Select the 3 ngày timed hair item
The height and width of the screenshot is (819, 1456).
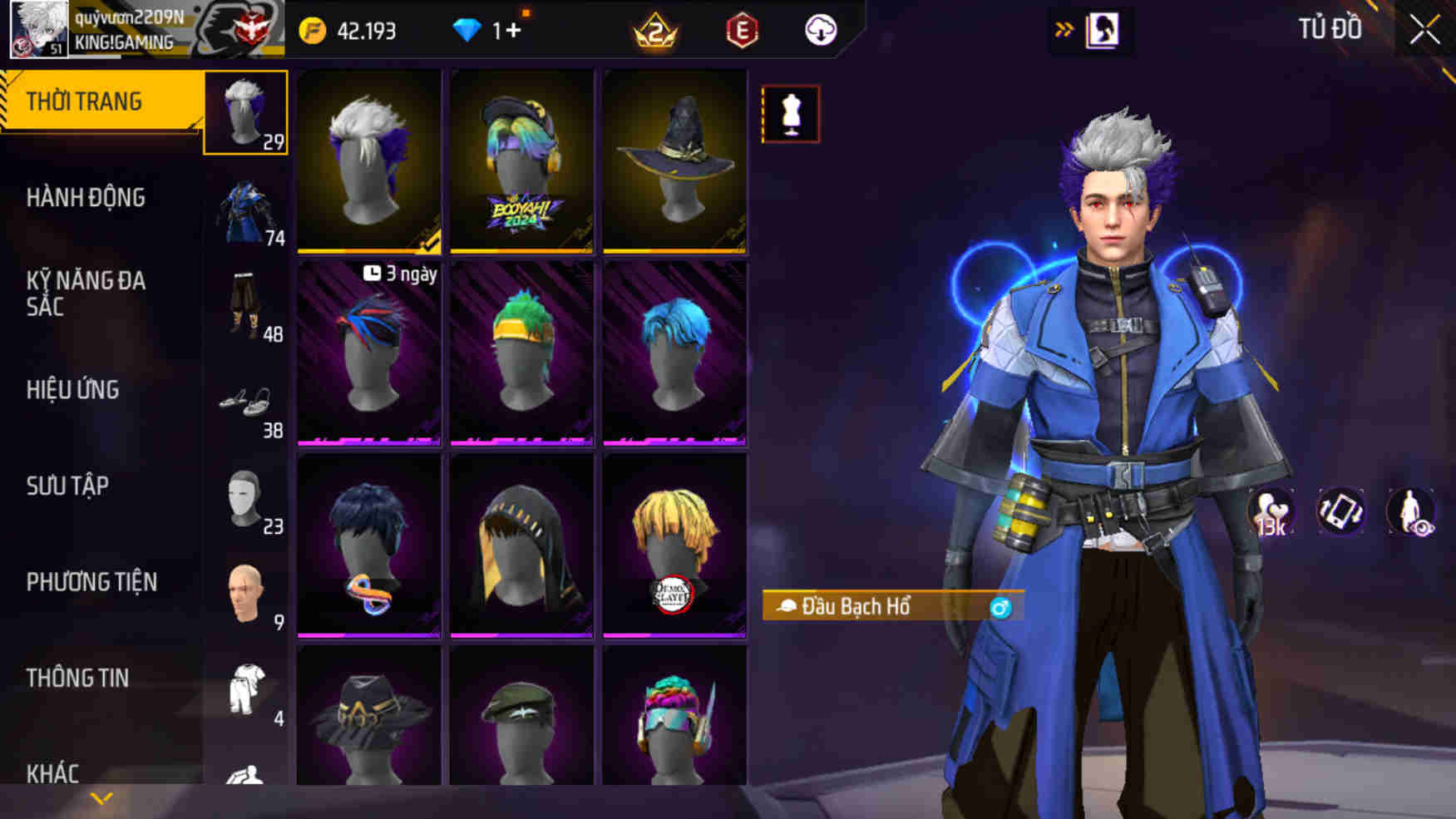click(x=369, y=353)
